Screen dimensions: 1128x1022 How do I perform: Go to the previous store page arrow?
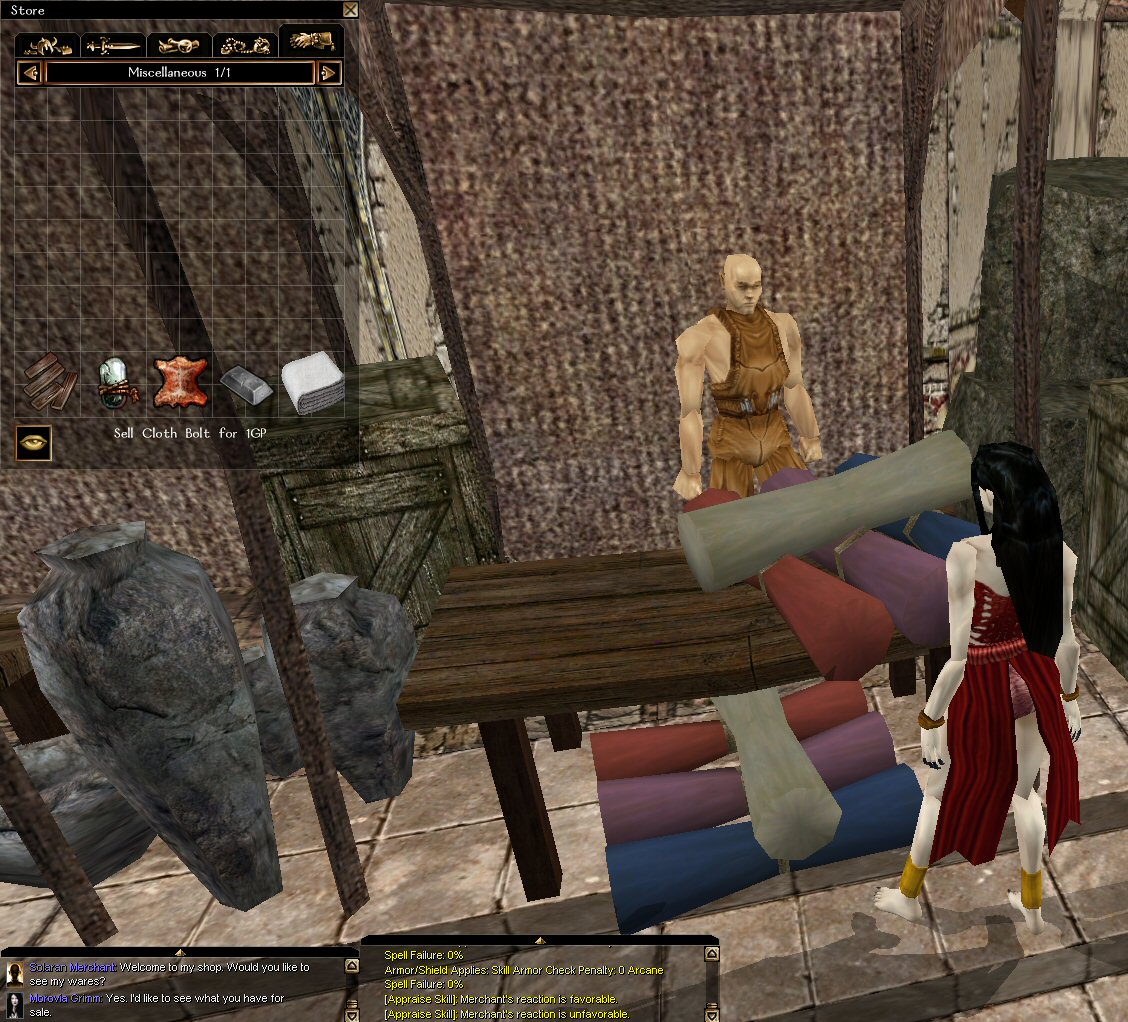[x=30, y=73]
